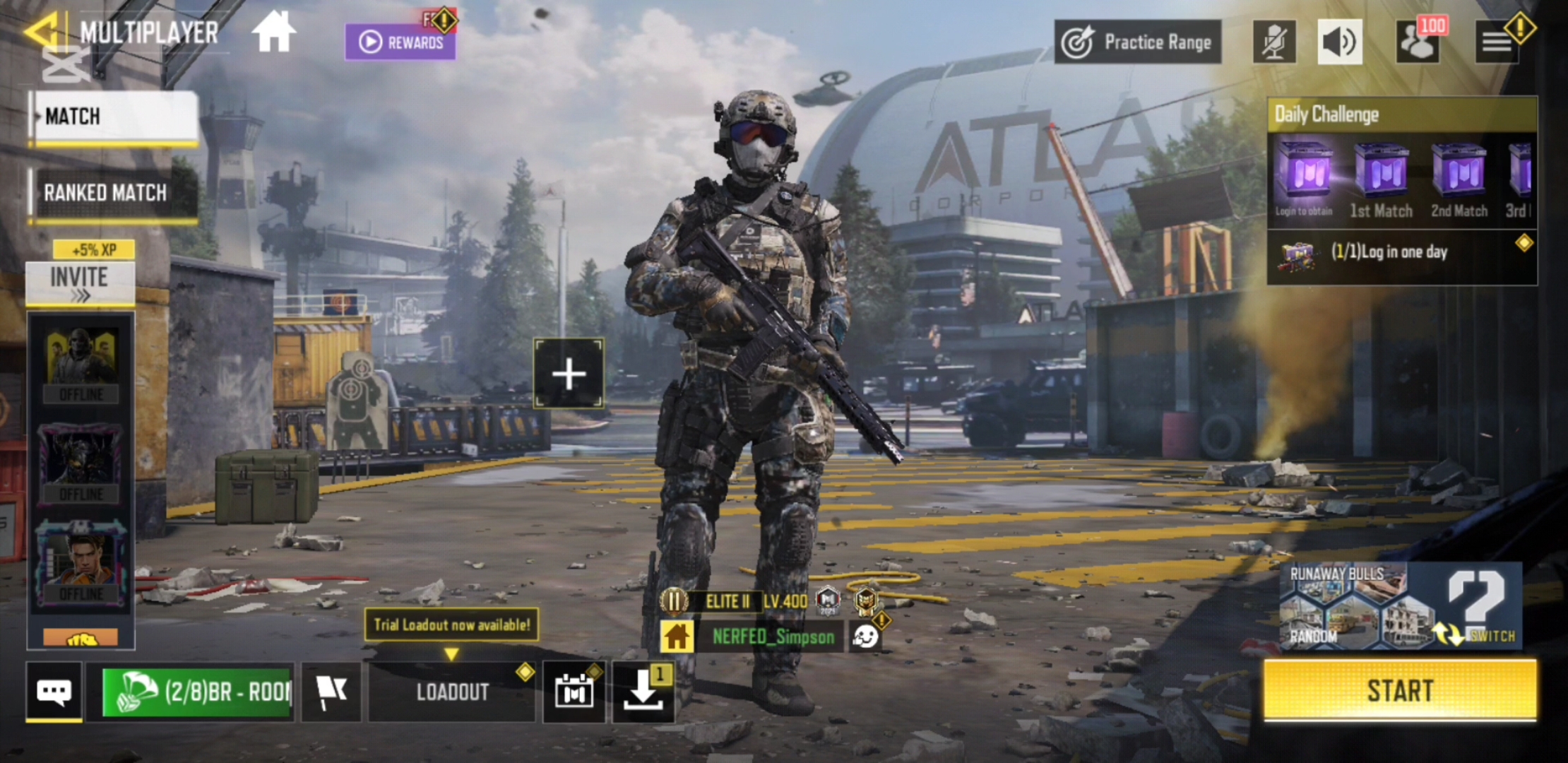Screen dimensions: 1568x763
Task: Return to the home lobby
Action: click(273, 32)
